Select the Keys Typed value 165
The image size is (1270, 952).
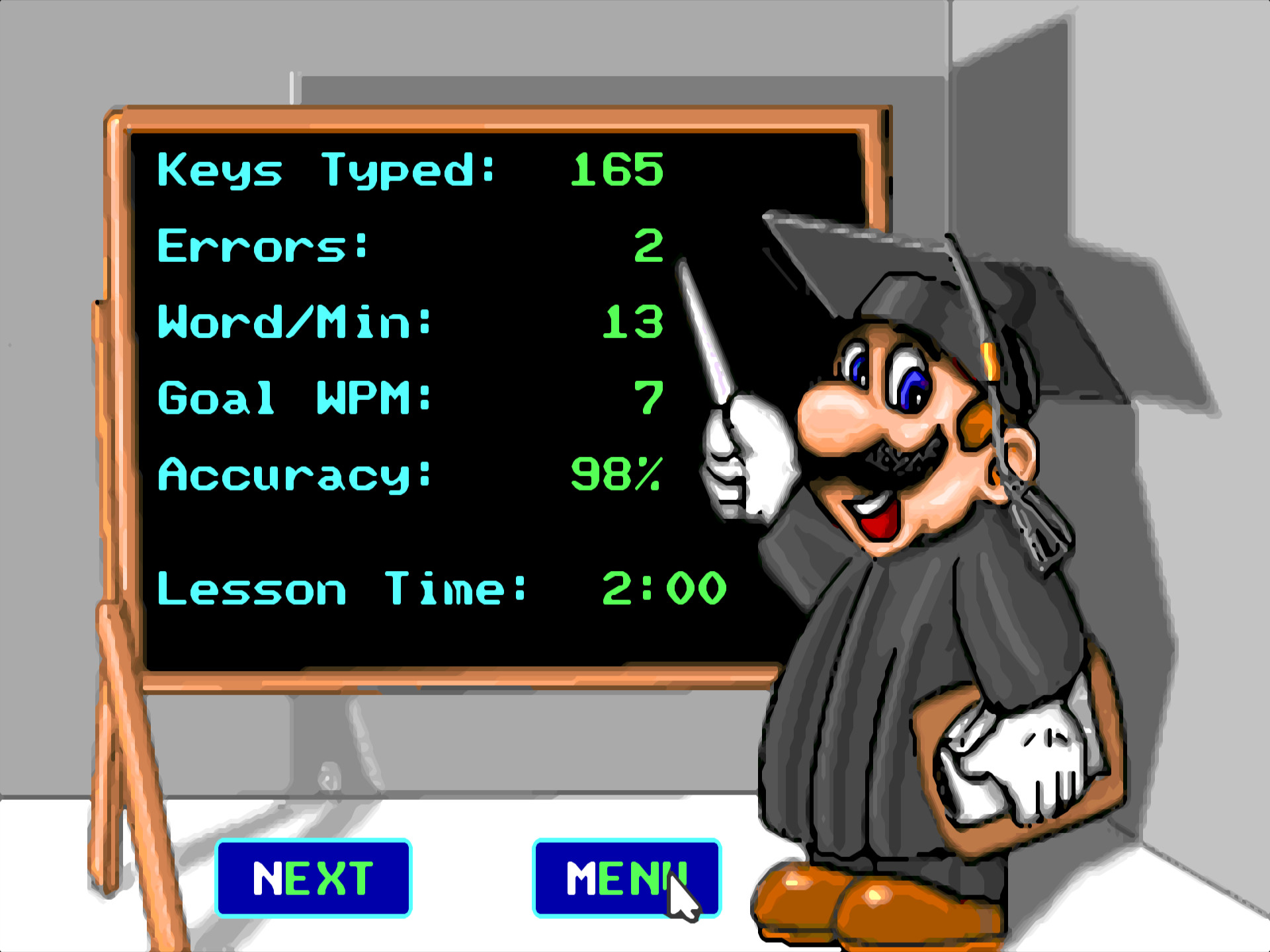[615, 171]
